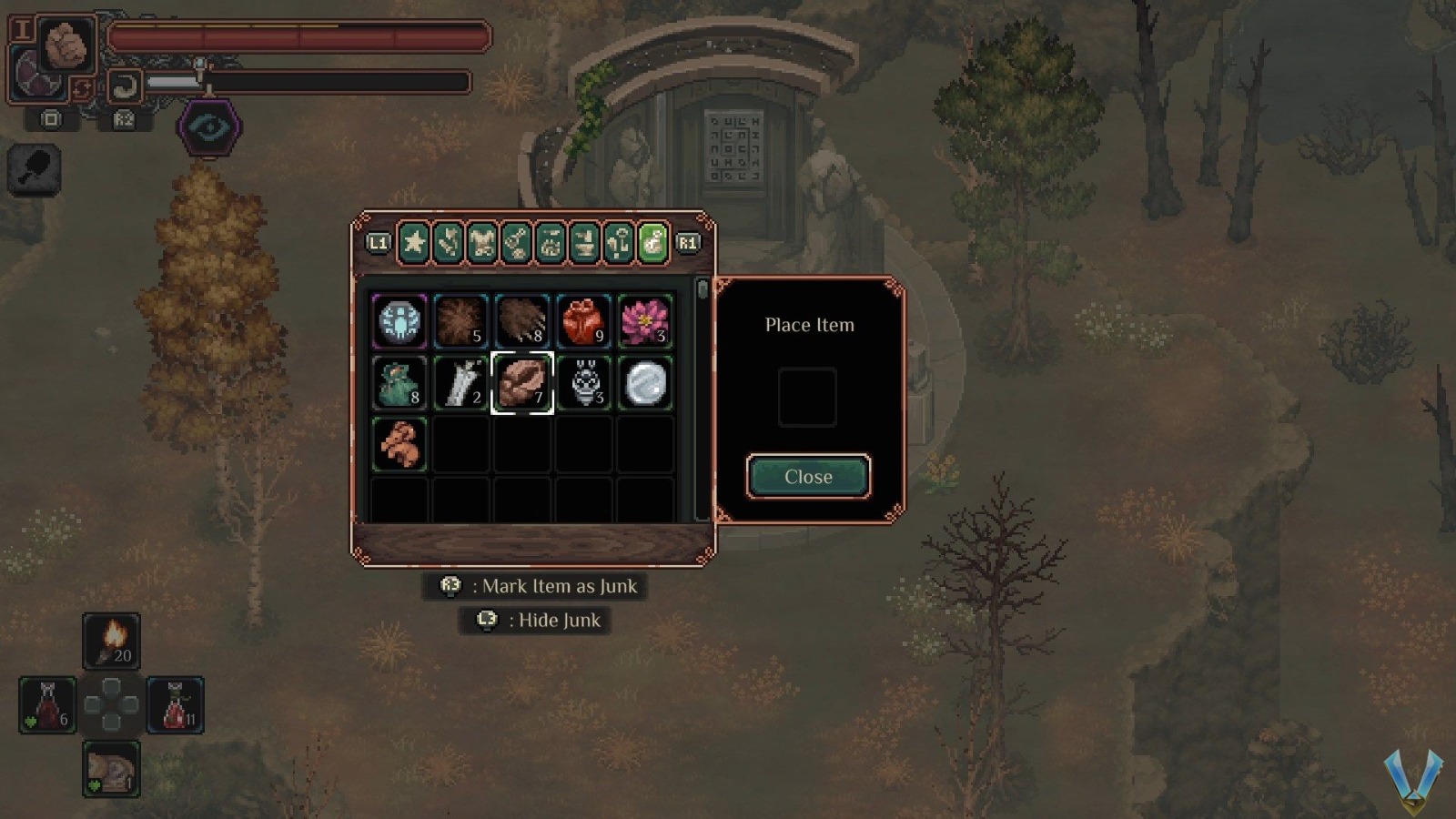Viewport: 1456px width, 819px height.
Task: Select the red heart organ stack
Action: click(x=583, y=321)
